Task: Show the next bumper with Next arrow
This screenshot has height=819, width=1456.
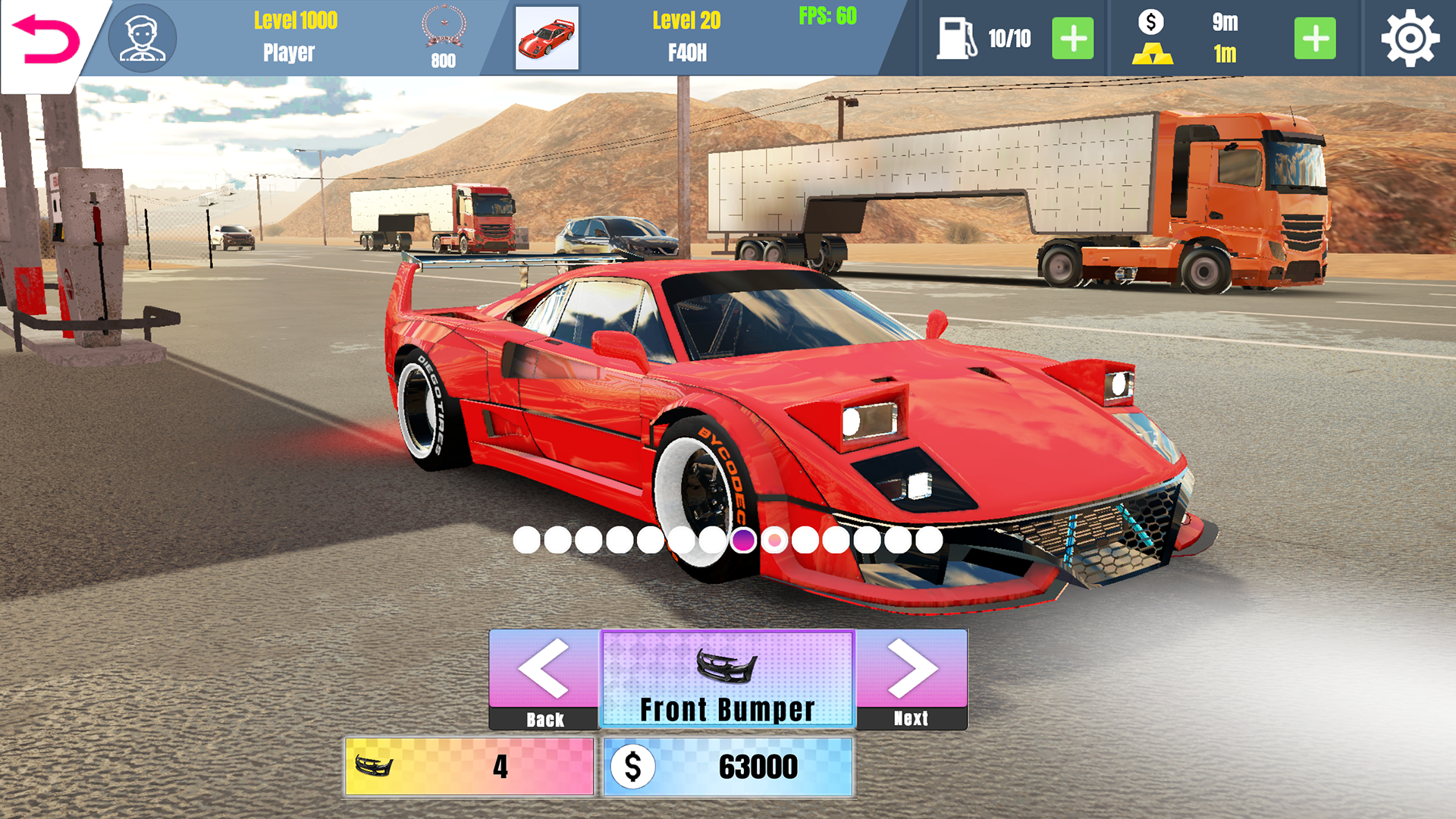Action: 912,679
